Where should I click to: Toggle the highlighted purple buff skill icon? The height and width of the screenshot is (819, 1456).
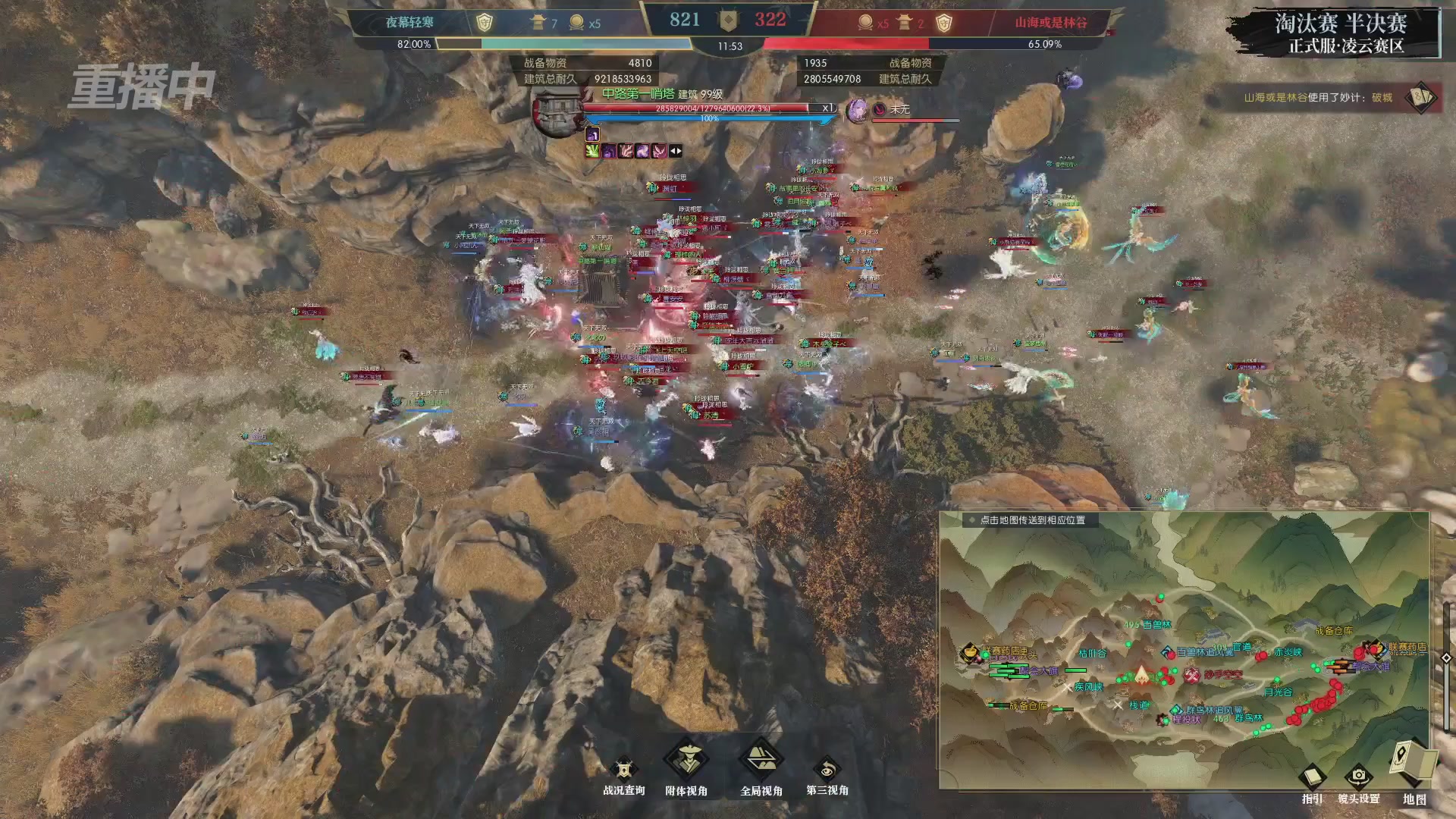pyautogui.click(x=593, y=135)
